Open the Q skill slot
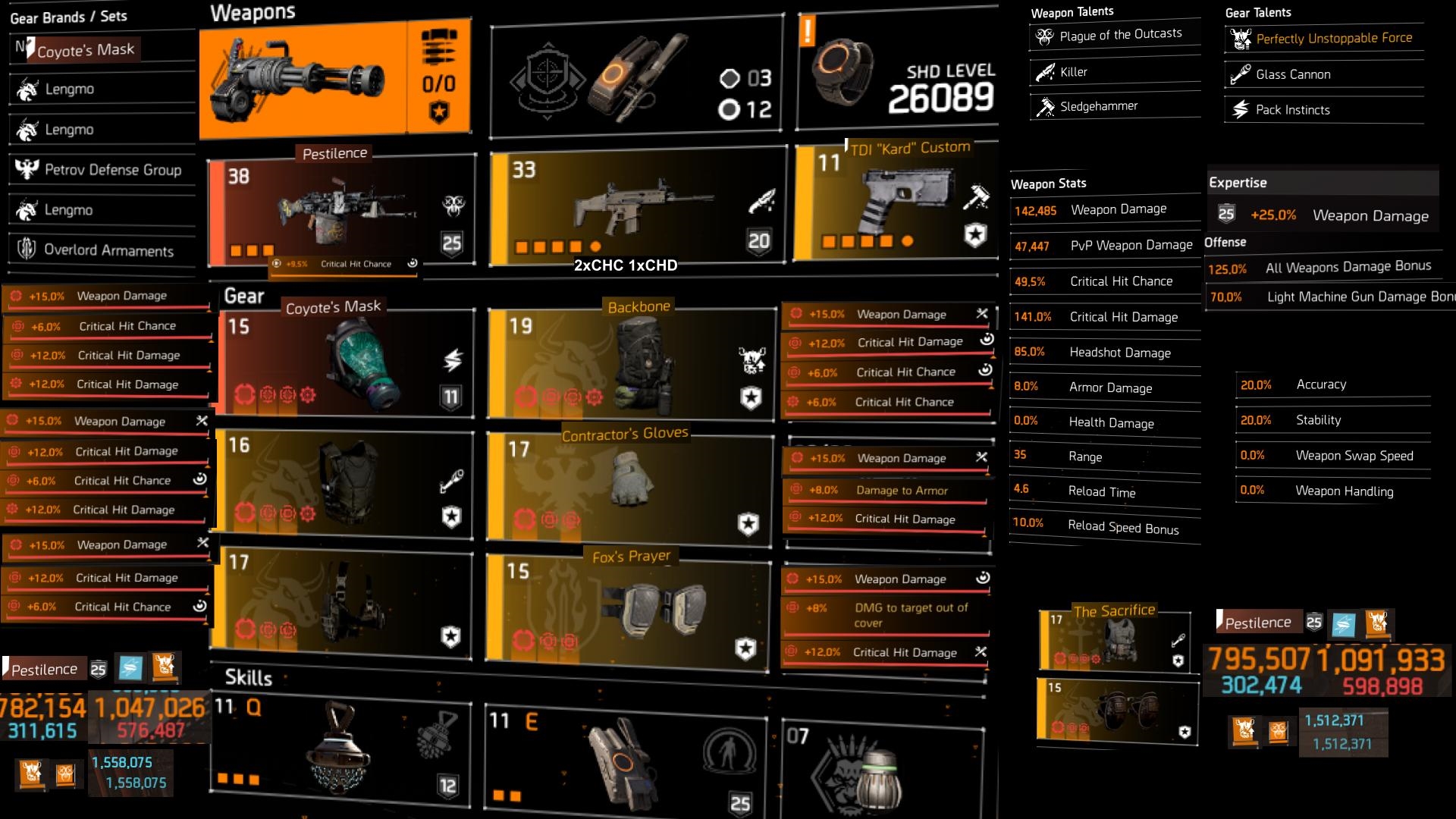1456x819 pixels. [339, 752]
